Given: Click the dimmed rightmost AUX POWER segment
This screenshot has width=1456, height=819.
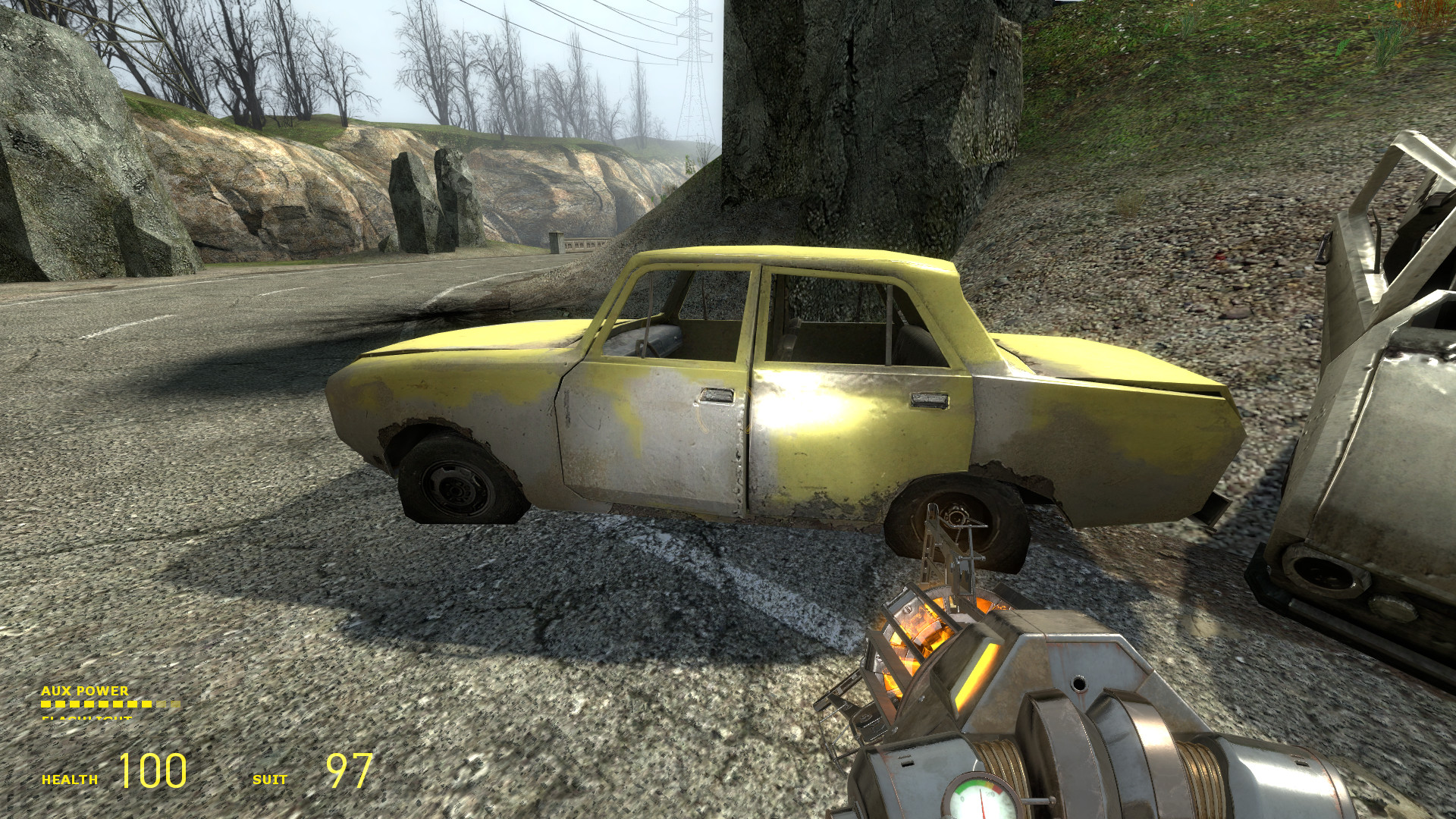Looking at the screenshot, I should [174, 704].
